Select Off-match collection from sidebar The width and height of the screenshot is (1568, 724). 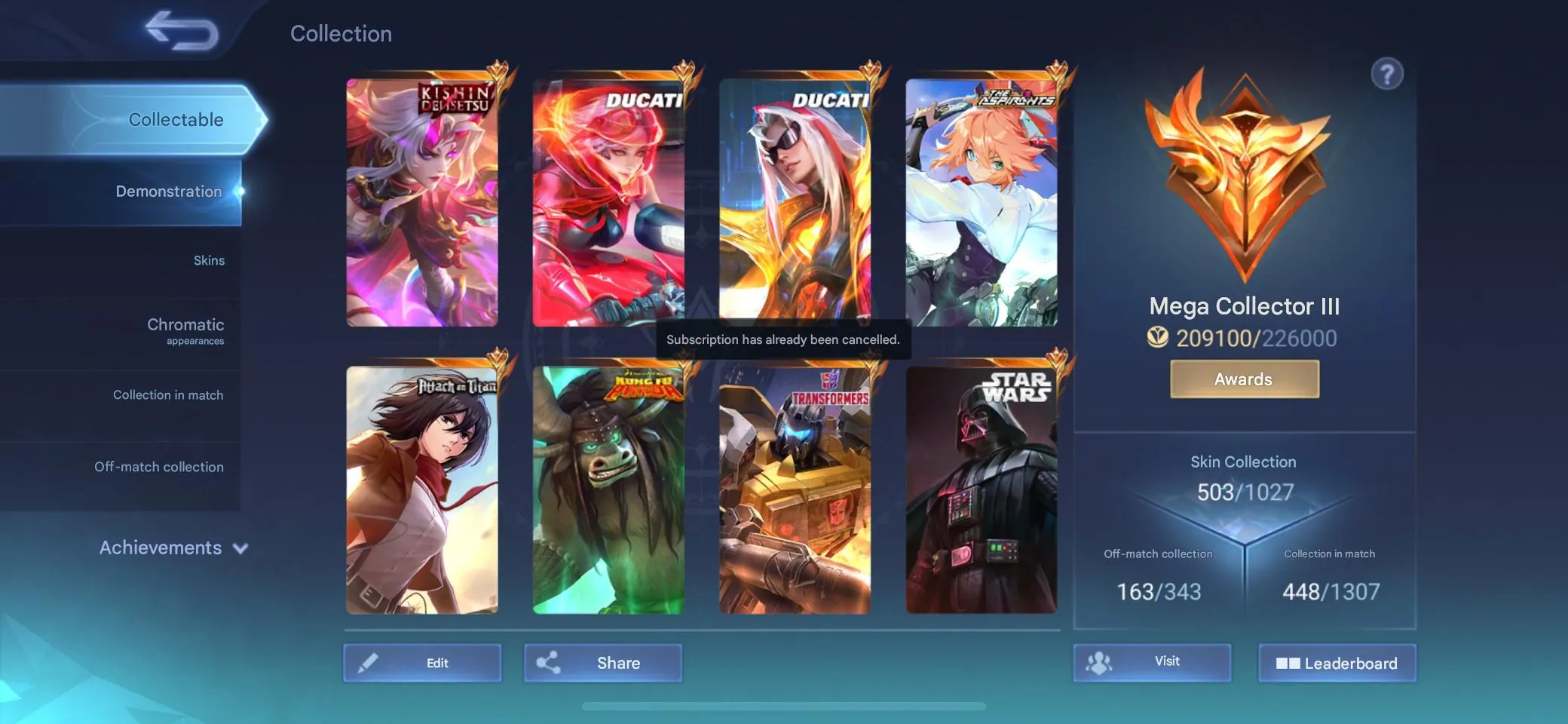(159, 467)
